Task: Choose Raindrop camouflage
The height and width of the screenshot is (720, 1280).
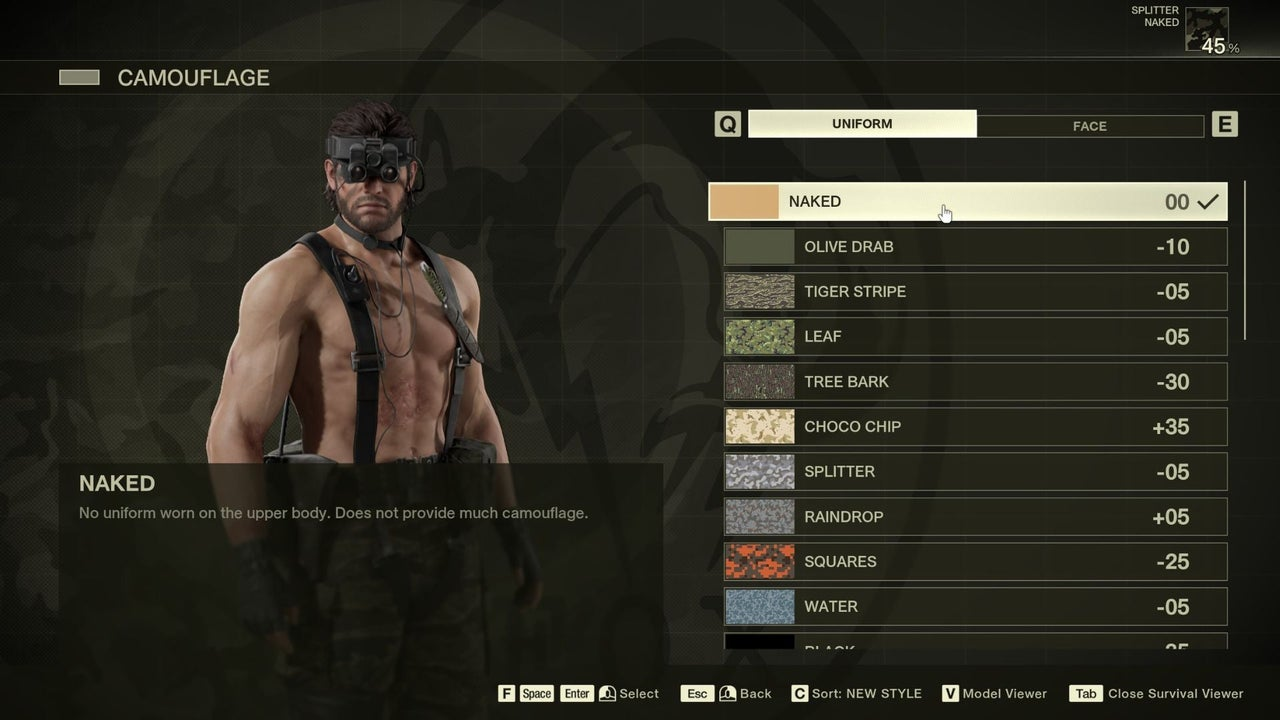Action: click(975, 517)
